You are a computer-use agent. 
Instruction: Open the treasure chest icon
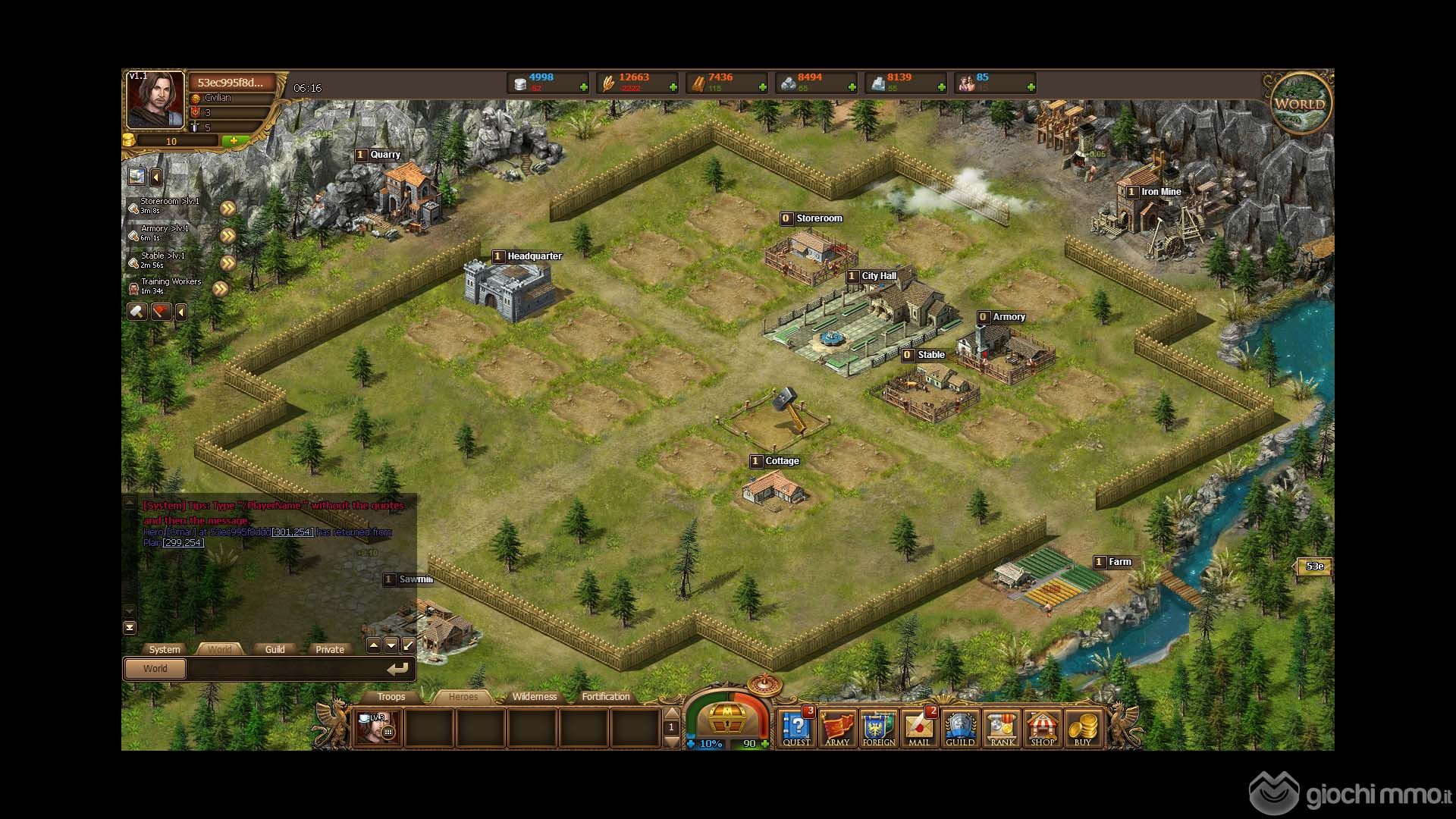coord(726,715)
